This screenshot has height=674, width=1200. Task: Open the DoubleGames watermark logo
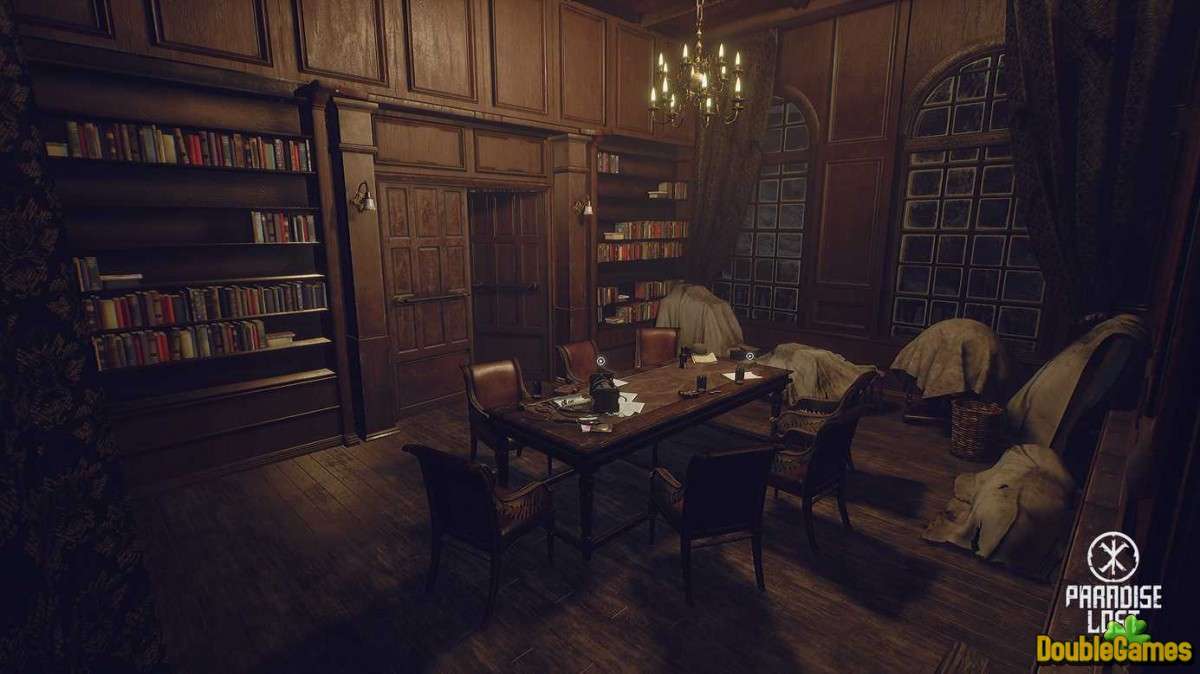tap(1114, 645)
